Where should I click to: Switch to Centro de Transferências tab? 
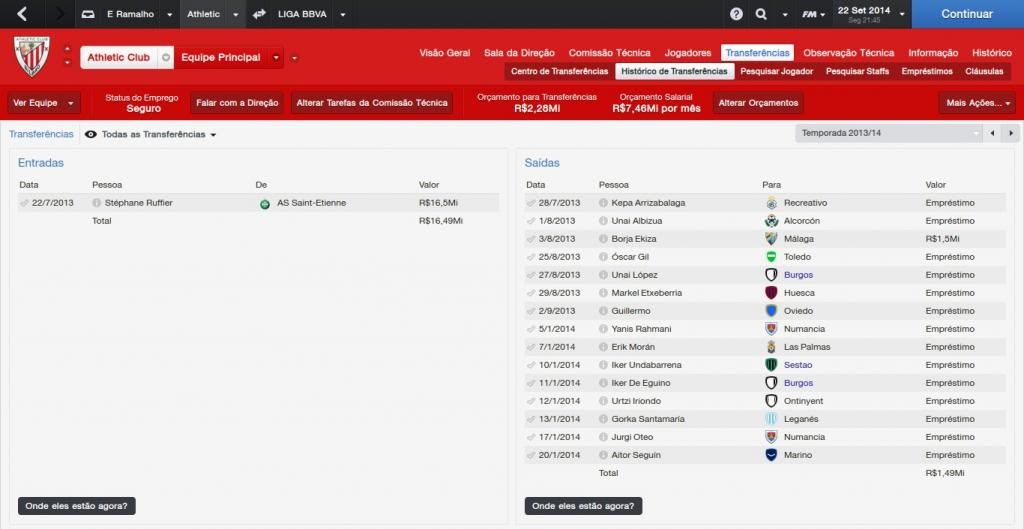coord(559,72)
